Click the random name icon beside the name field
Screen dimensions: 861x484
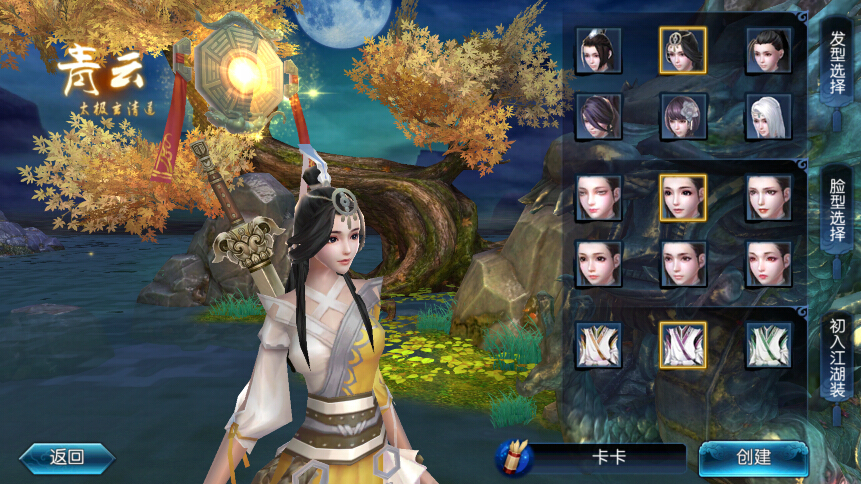tap(515, 458)
